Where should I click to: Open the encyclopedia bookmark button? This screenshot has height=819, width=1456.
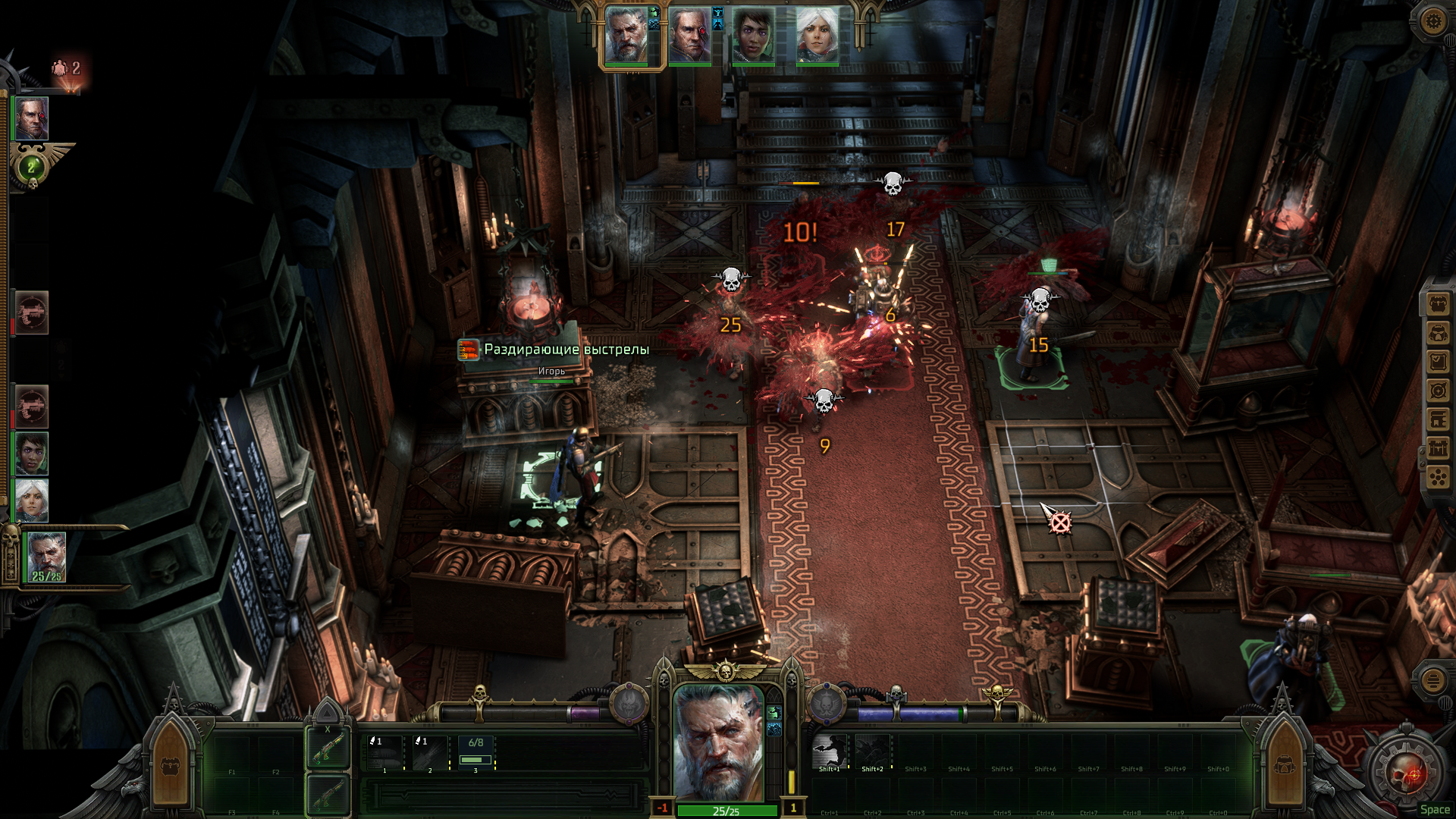click(x=1438, y=419)
